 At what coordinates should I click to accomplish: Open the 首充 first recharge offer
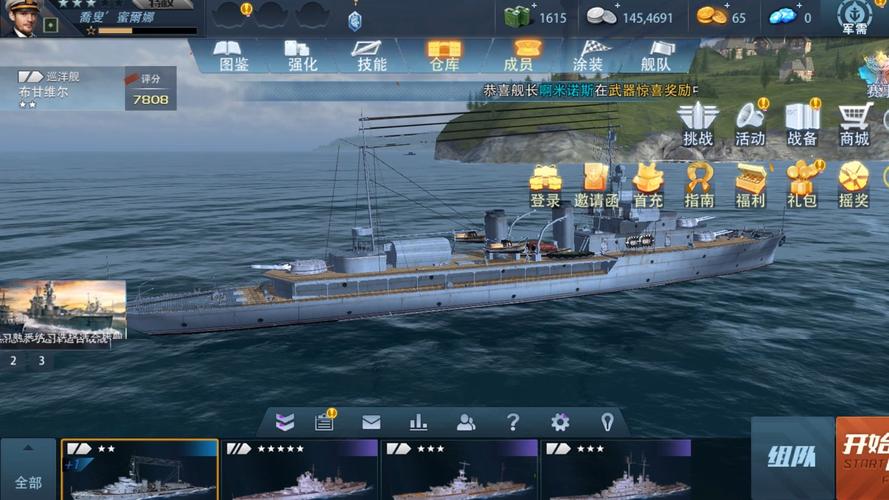point(648,185)
